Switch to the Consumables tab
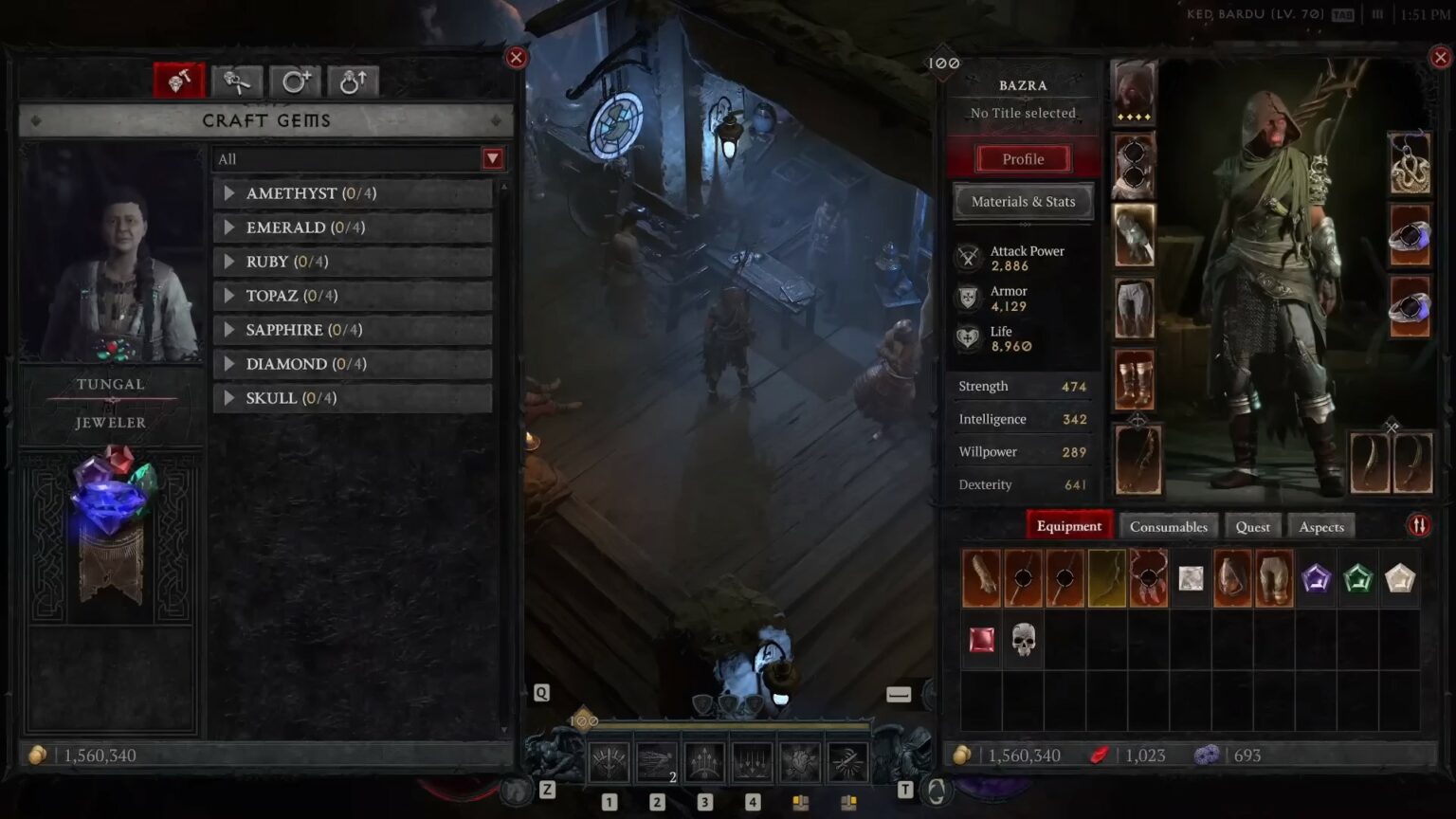1456x819 pixels. click(1169, 526)
